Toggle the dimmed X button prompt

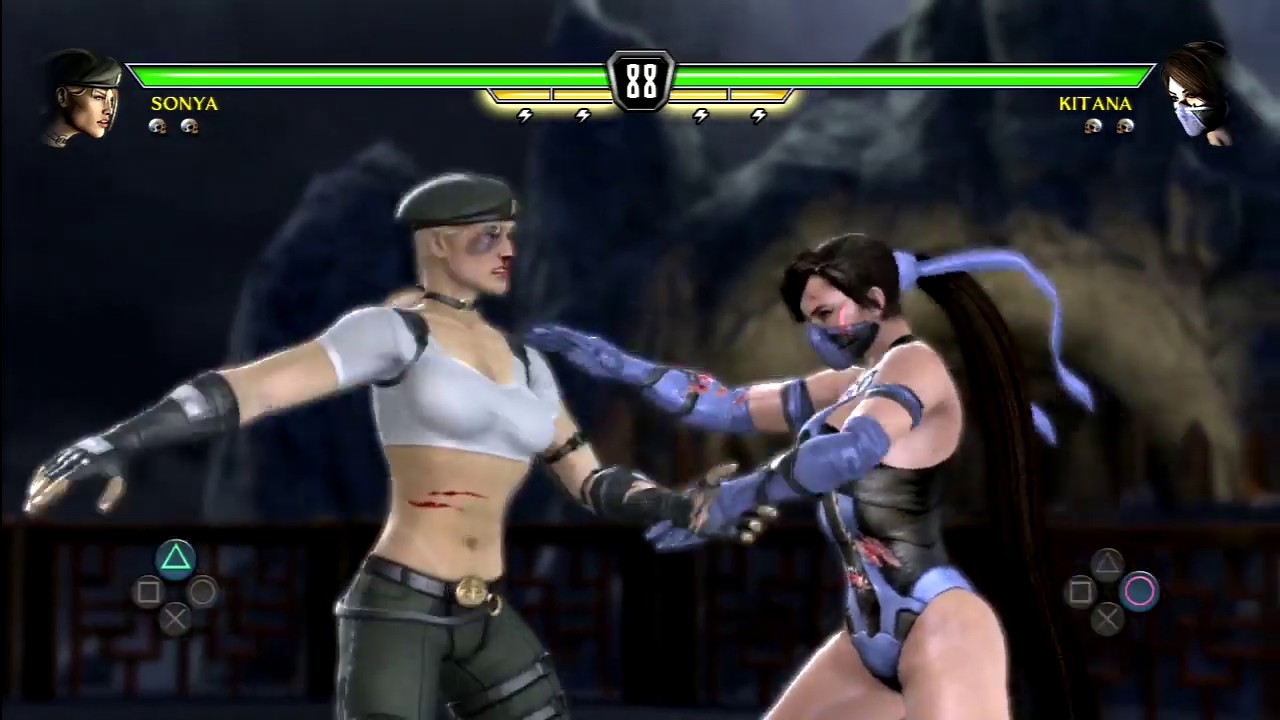(175, 618)
